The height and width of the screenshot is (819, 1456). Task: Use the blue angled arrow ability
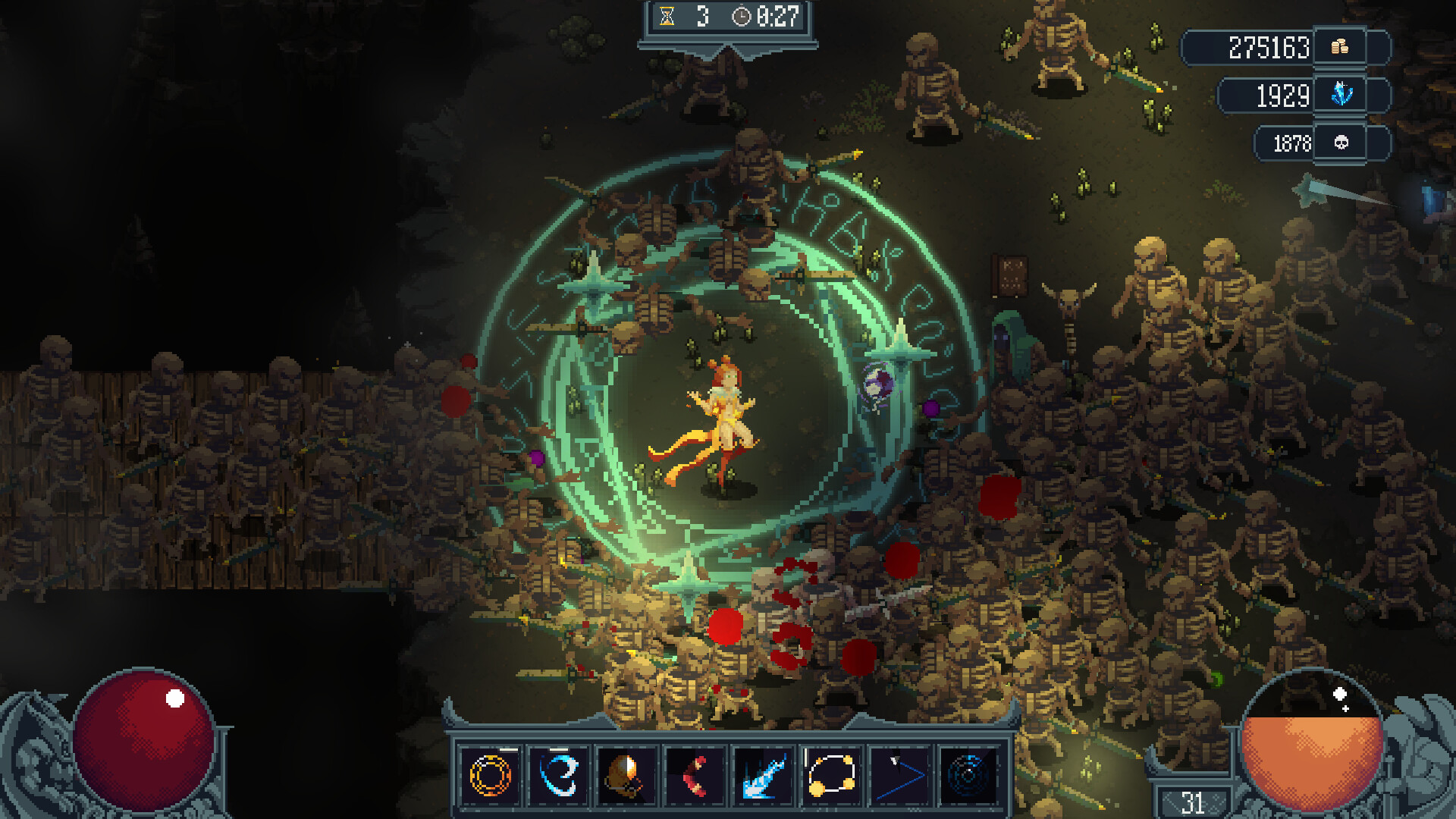click(x=899, y=776)
